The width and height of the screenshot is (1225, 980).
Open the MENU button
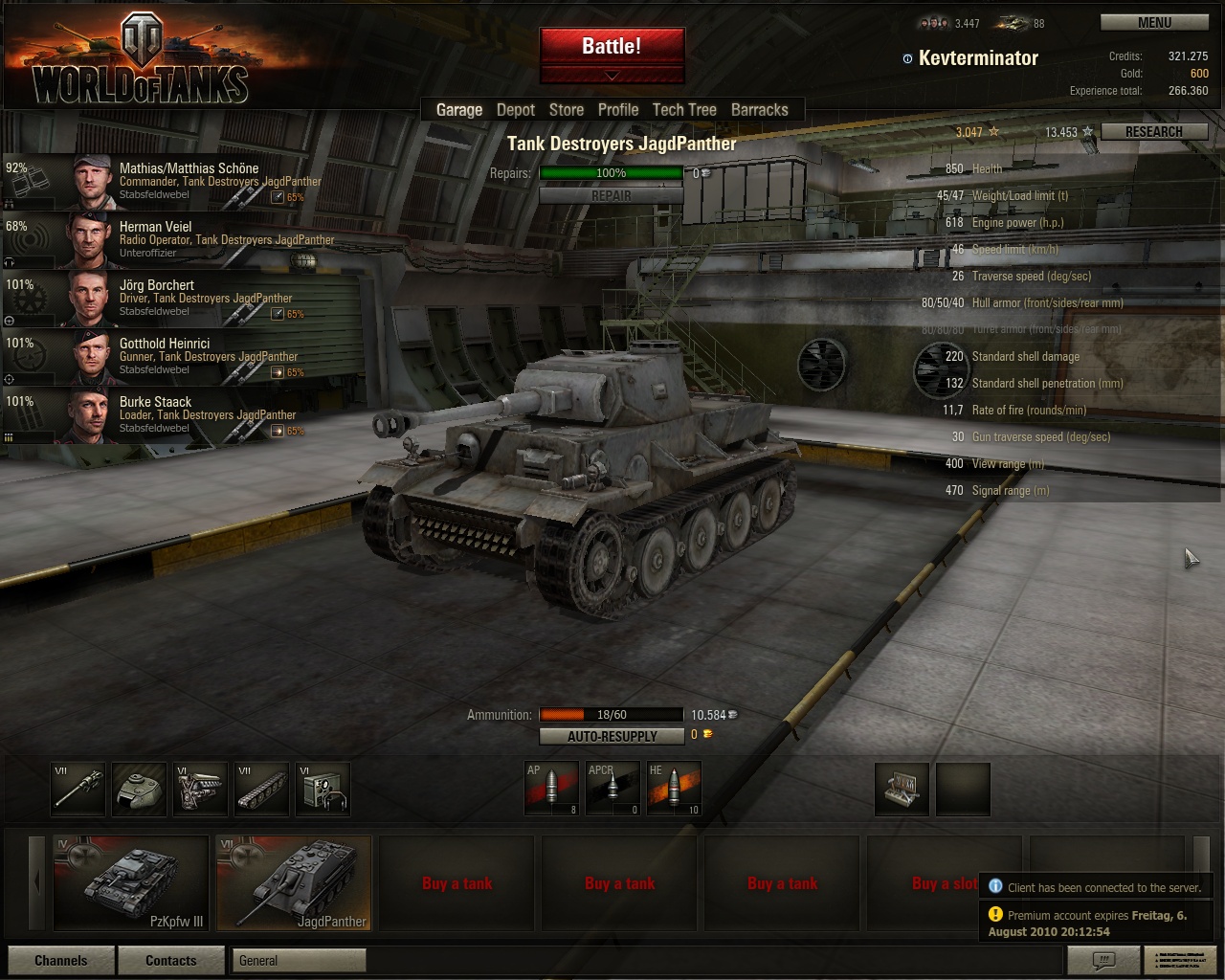pyautogui.click(x=1154, y=23)
